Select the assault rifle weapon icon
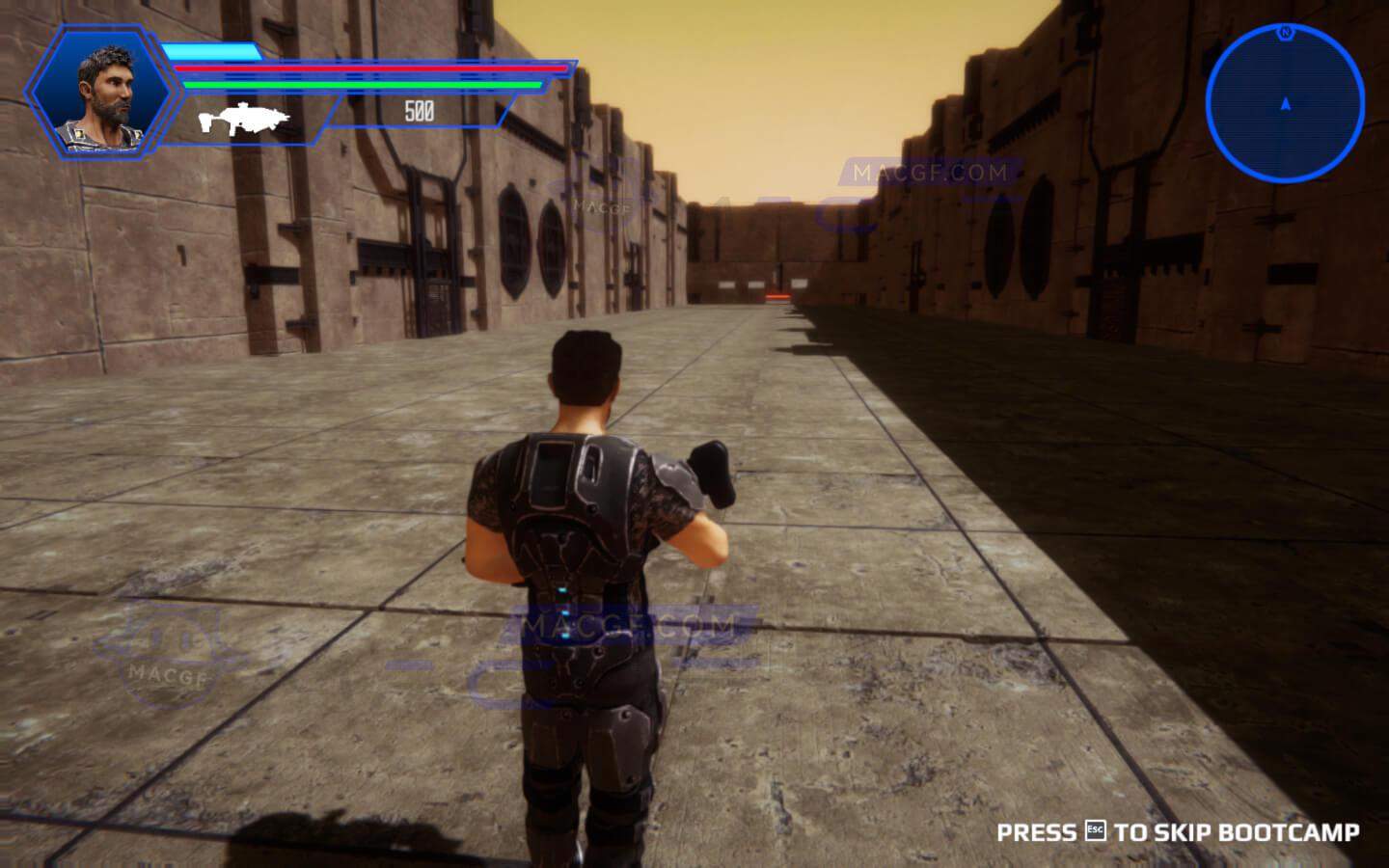 coord(244,118)
